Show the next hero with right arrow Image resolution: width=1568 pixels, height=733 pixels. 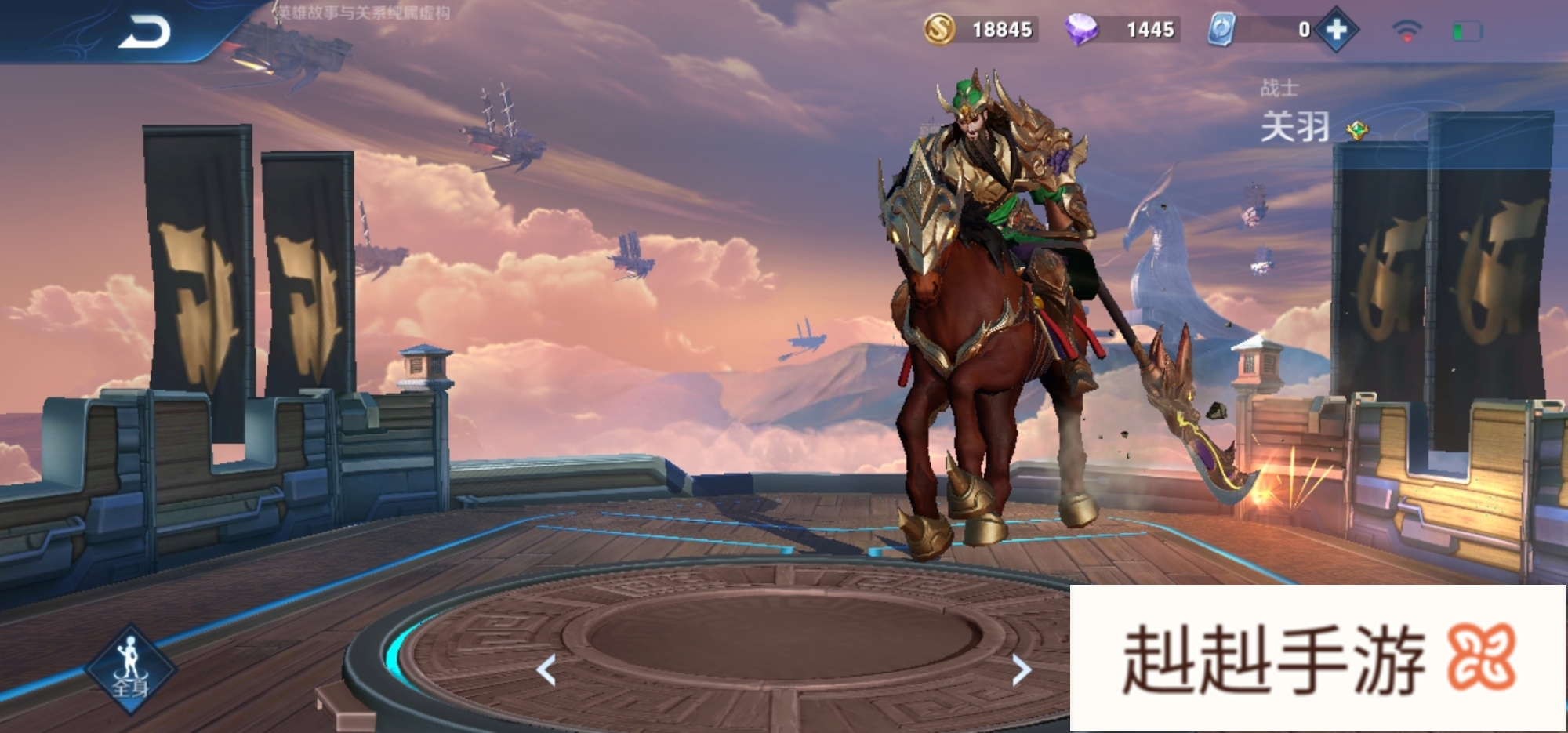pos(1020,670)
